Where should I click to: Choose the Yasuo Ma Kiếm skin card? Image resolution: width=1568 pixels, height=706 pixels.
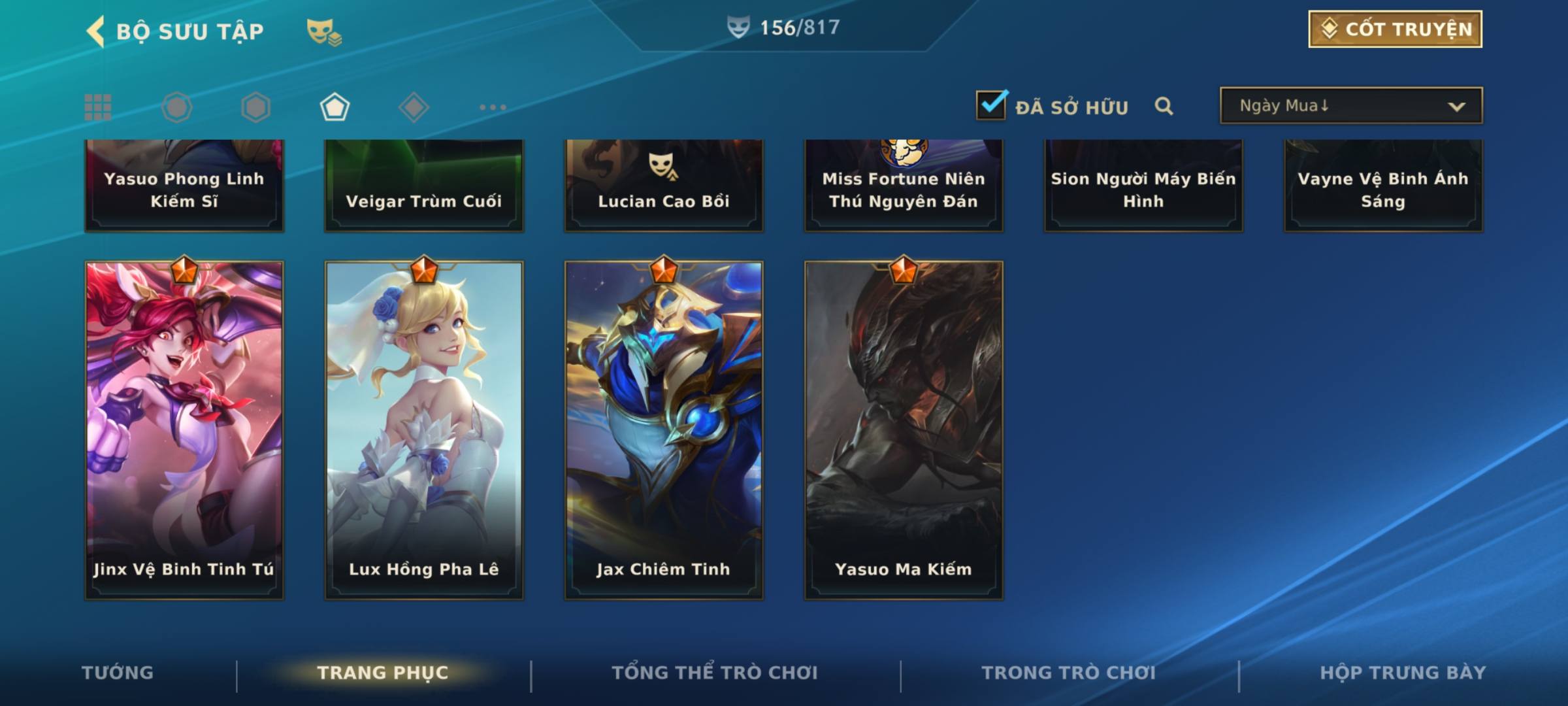(x=904, y=430)
